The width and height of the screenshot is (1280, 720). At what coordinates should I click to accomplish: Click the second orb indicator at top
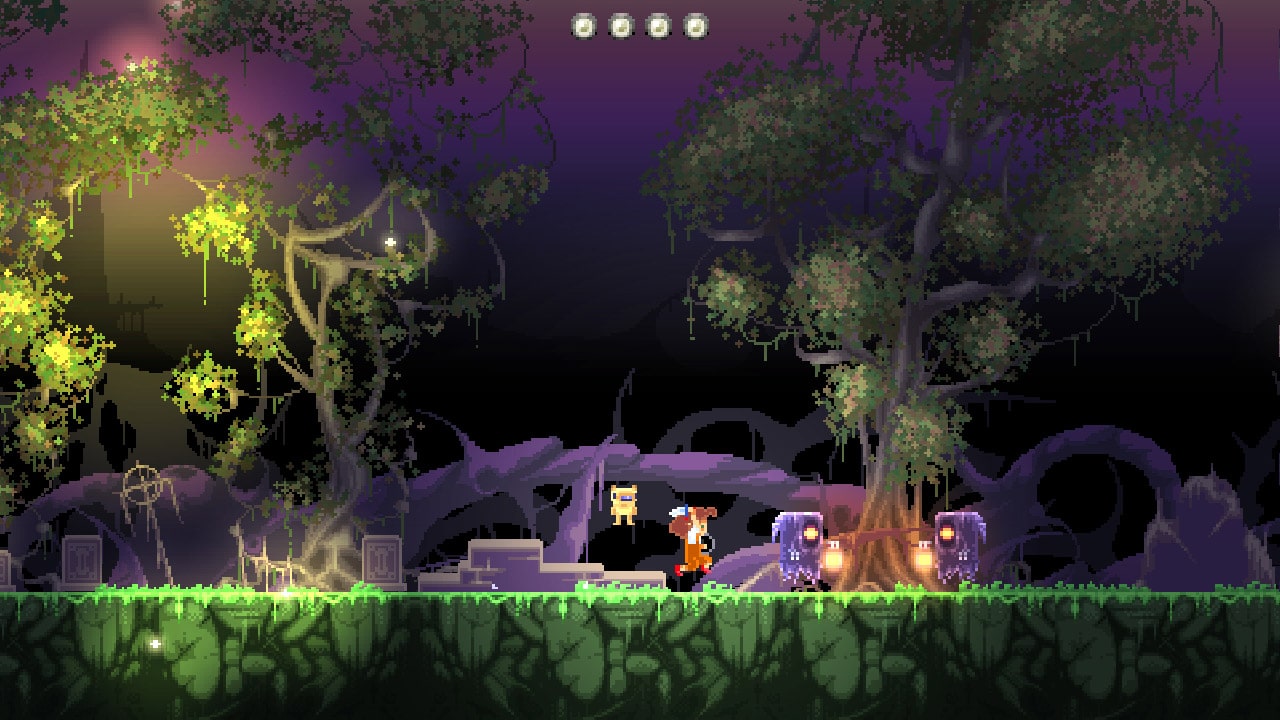[x=620, y=25]
